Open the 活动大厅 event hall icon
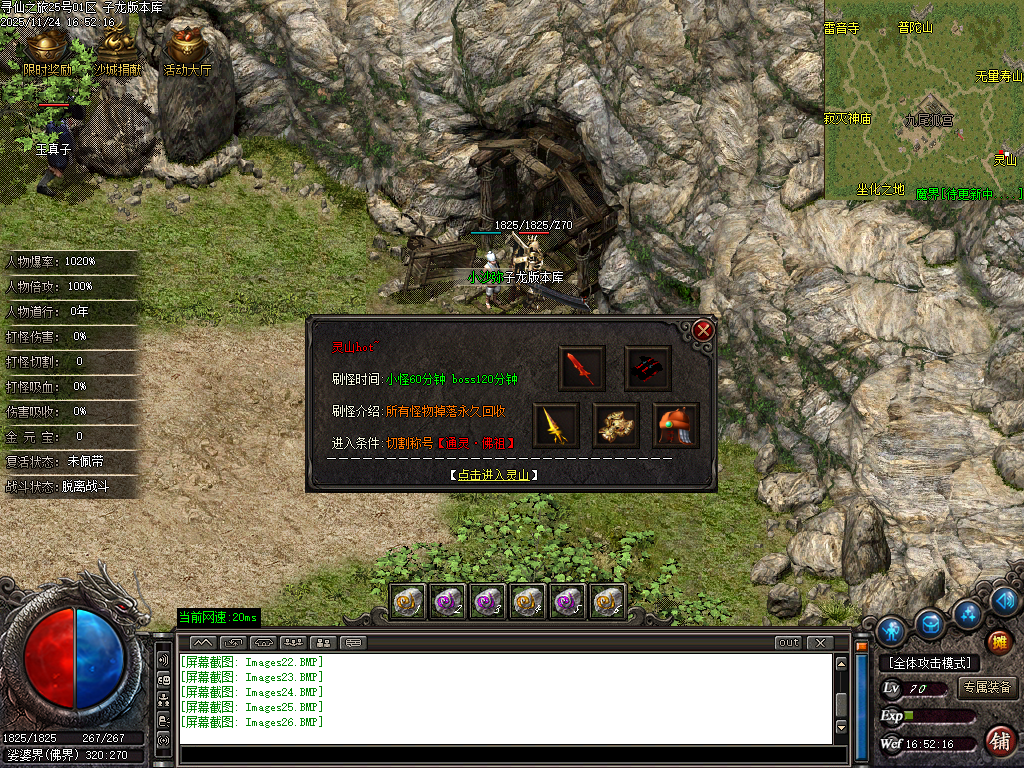 tap(187, 50)
